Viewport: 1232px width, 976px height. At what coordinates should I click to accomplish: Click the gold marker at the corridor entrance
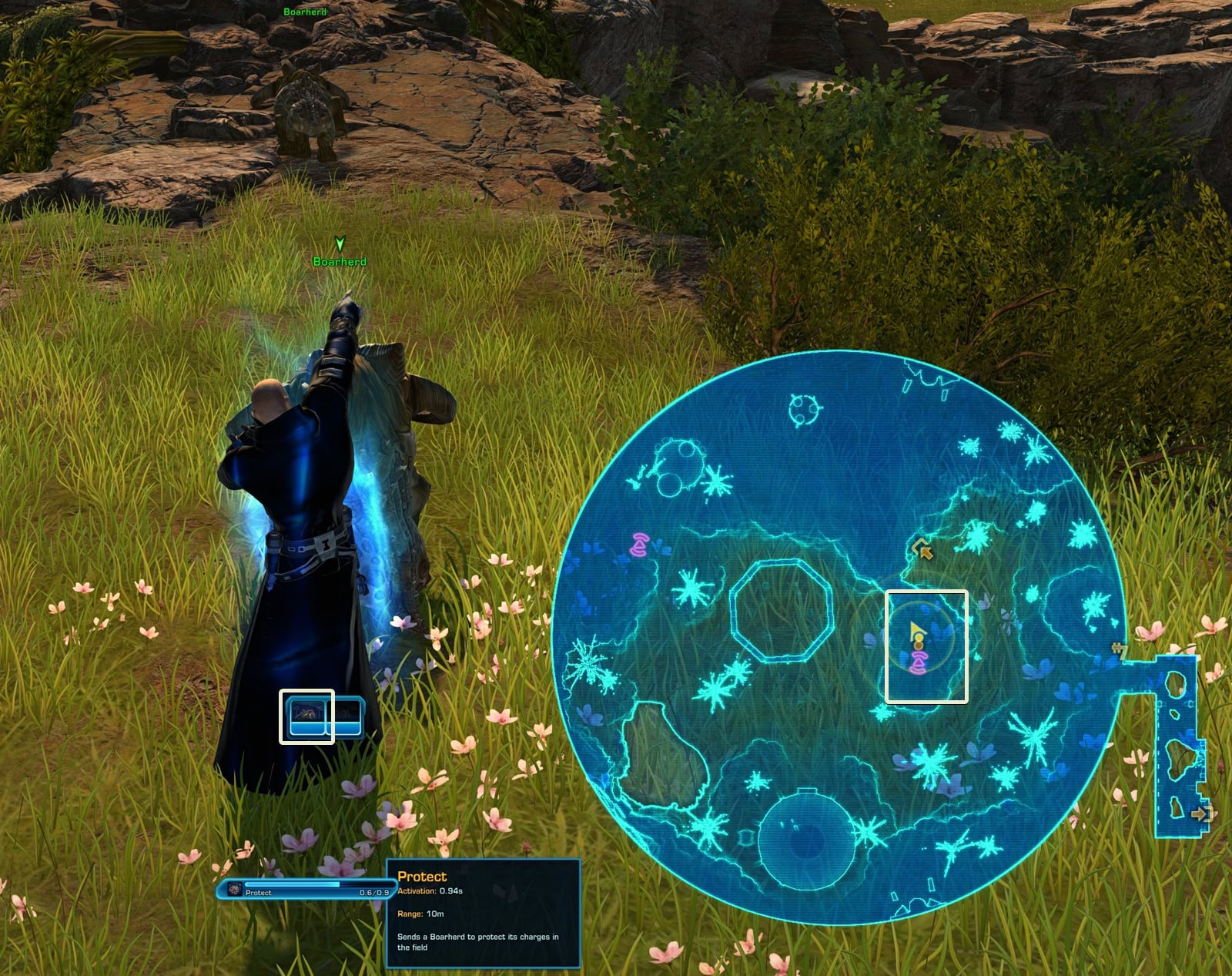point(1119,651)
